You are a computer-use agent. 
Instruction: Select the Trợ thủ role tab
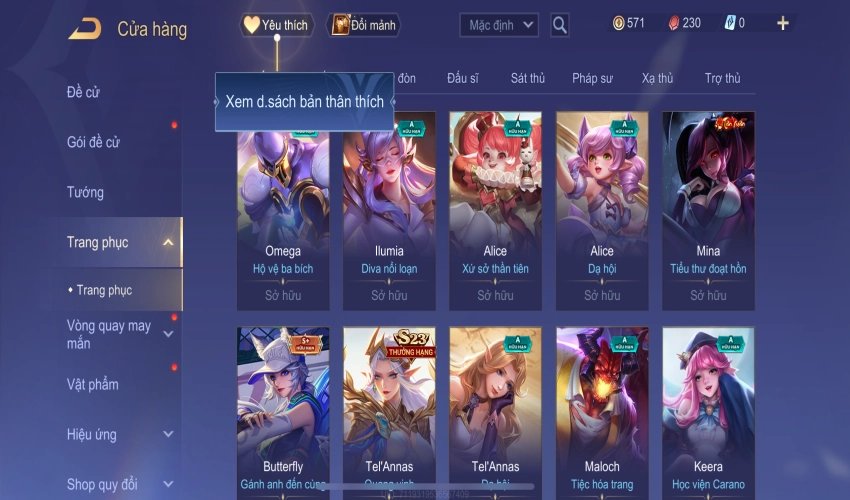[x=722, y=78]
